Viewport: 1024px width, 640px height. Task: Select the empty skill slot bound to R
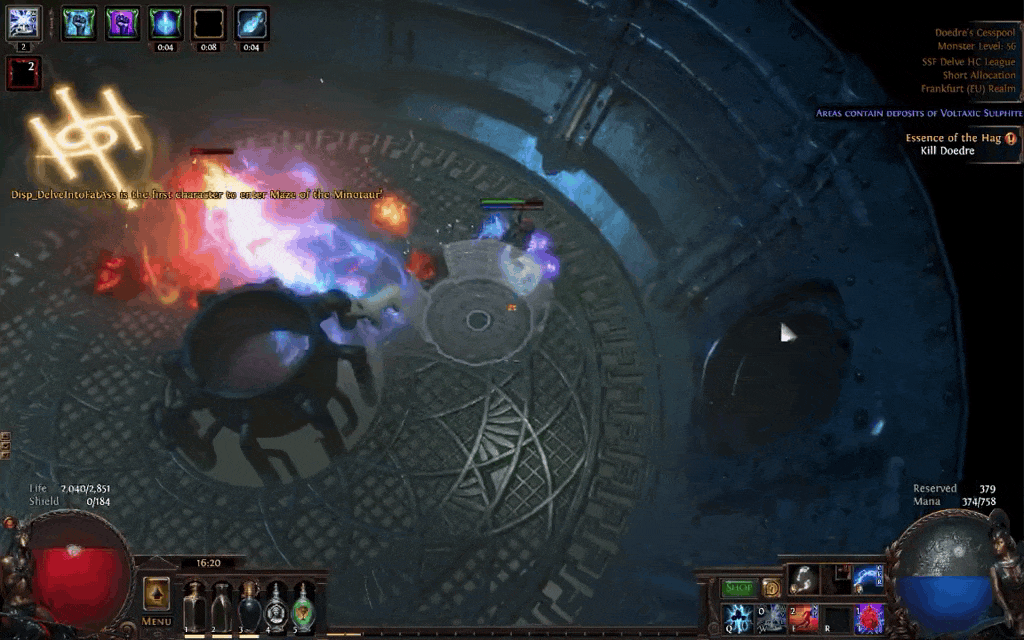[x=836, y=618]
